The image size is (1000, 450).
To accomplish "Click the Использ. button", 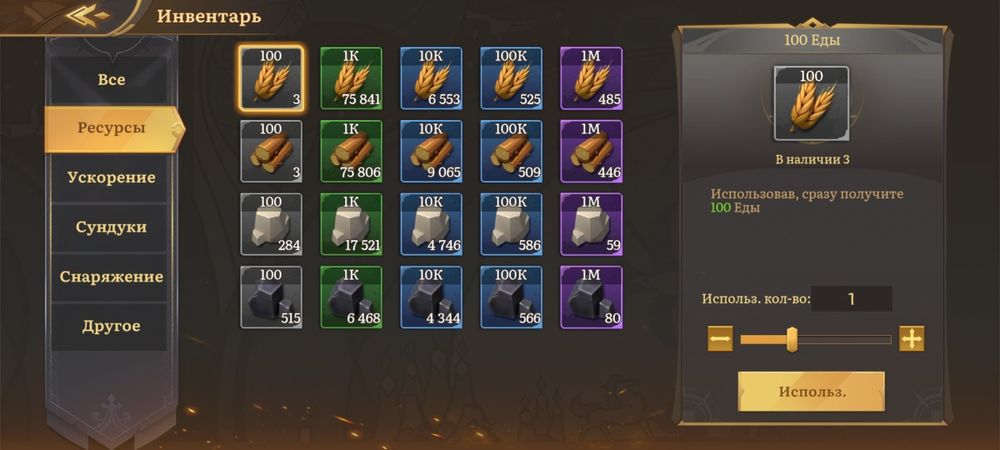I will (x=811, y=391).
